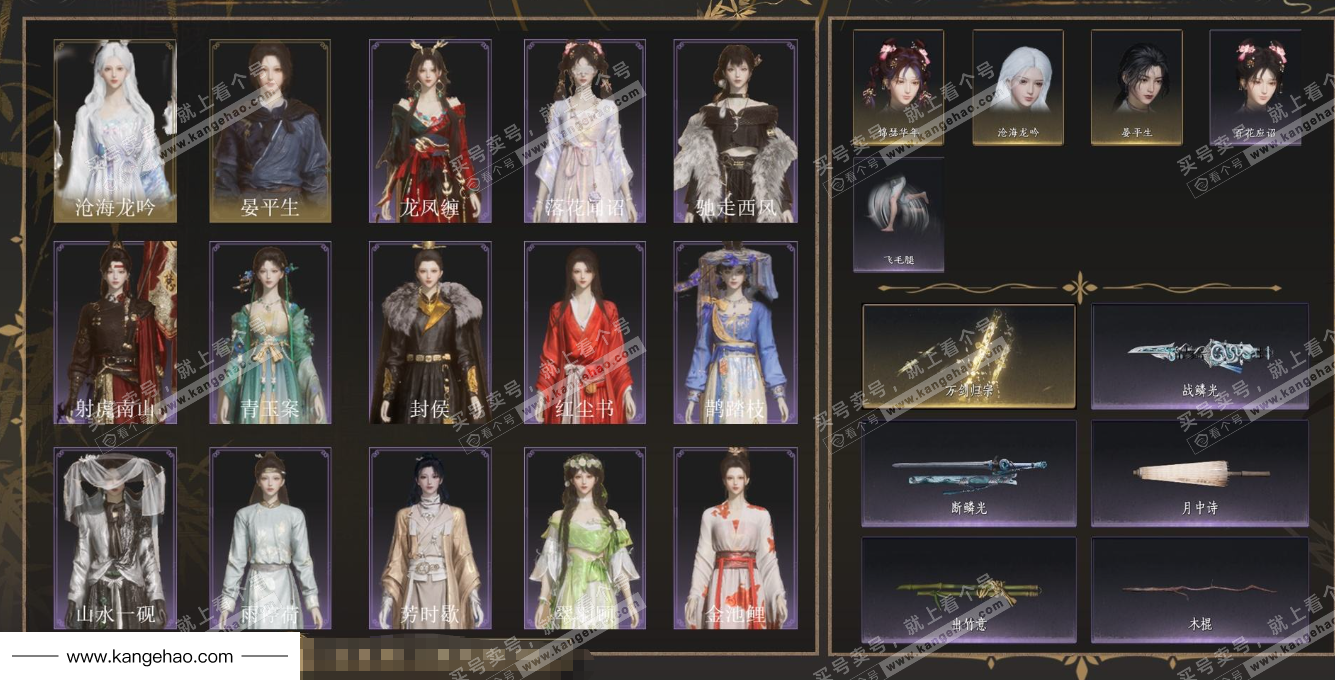Select the 断鳞光 sword skin
The height and width of the screenshot is (680, 1335).
coord(968,473)
